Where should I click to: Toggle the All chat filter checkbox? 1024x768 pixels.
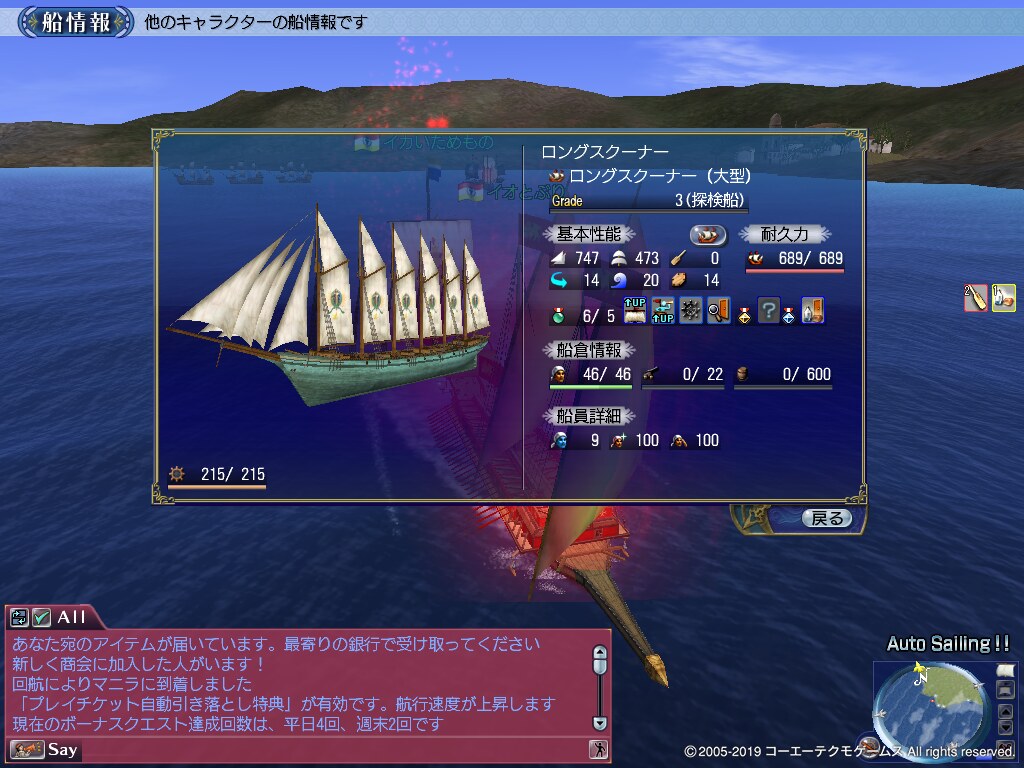[x=41, y=617]
